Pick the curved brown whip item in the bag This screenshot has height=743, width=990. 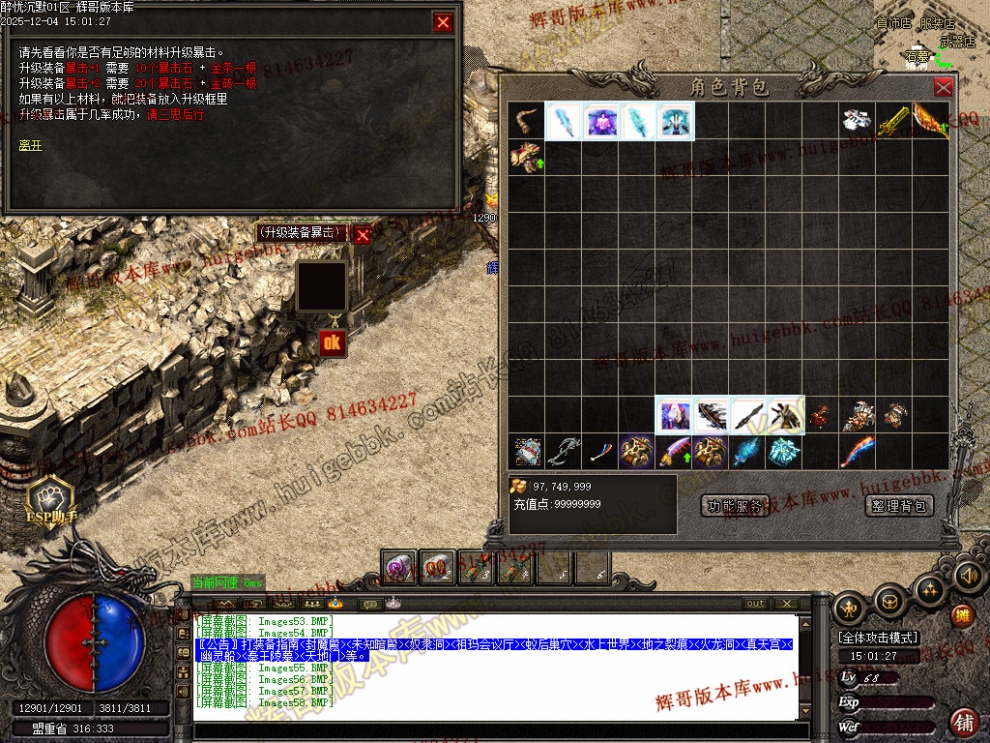pyautogui.click(x=527, y=122)
